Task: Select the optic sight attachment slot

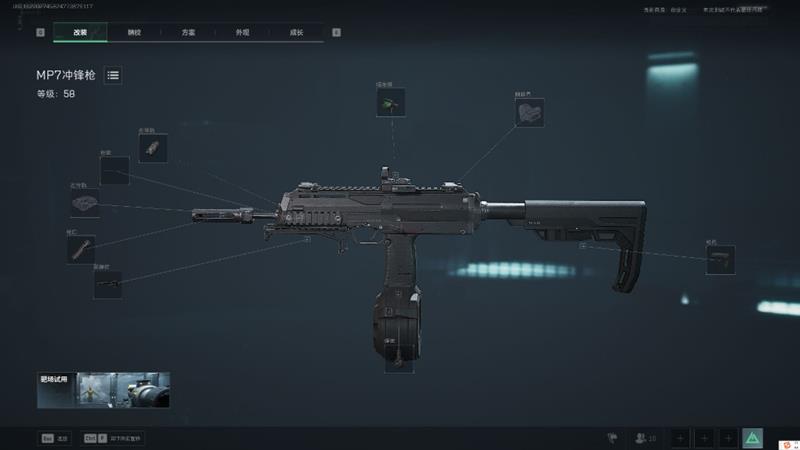Action: coord(390,102)
